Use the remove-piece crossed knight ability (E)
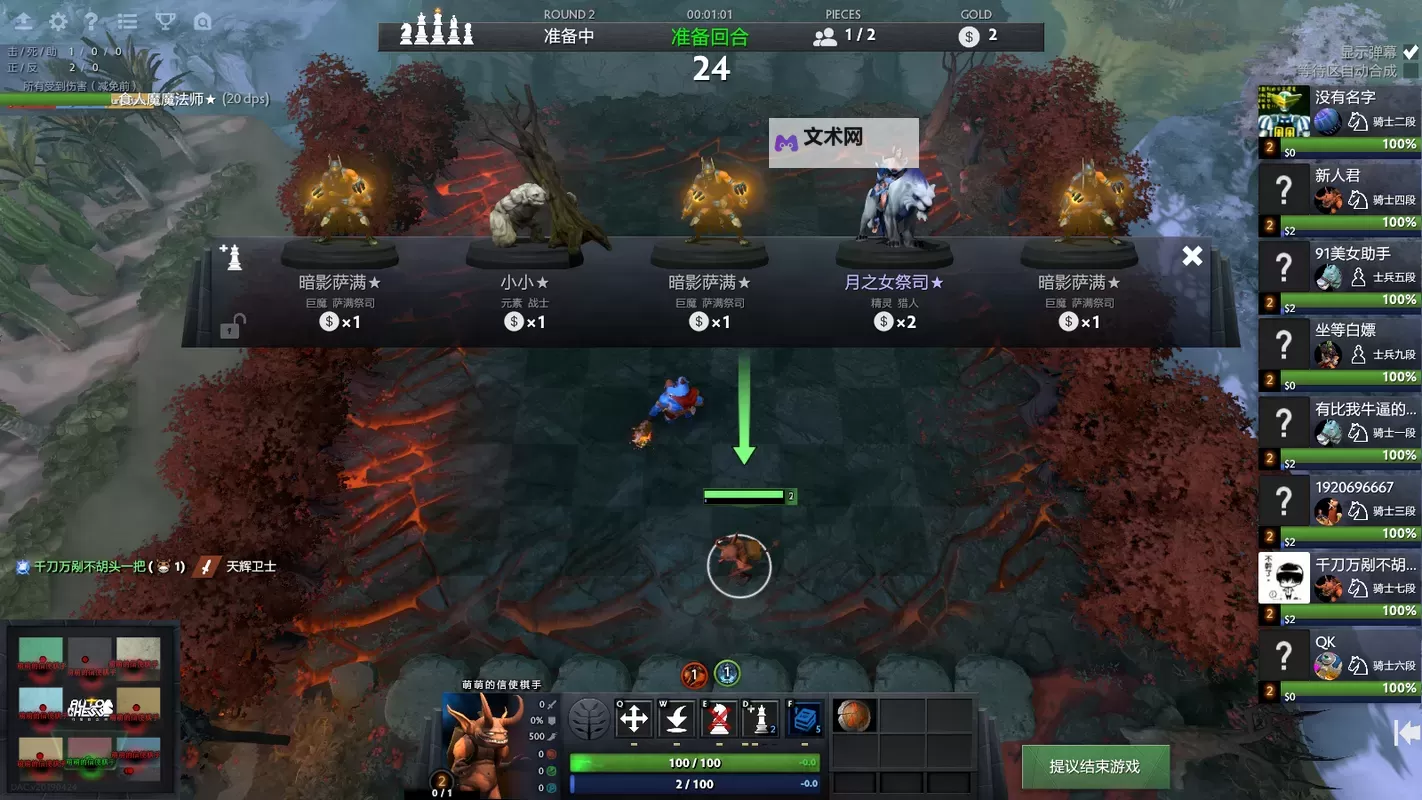The height and width of the screenshot is (800, 1422). [x=720, y=718]
